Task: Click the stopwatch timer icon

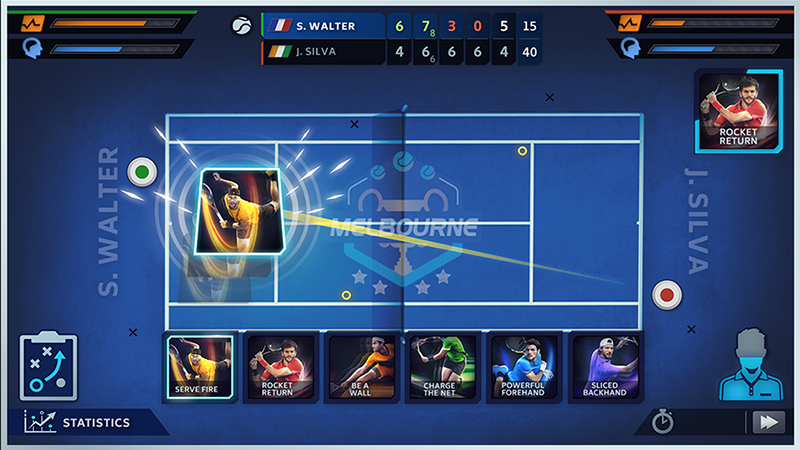Action: tap(662, 422)
